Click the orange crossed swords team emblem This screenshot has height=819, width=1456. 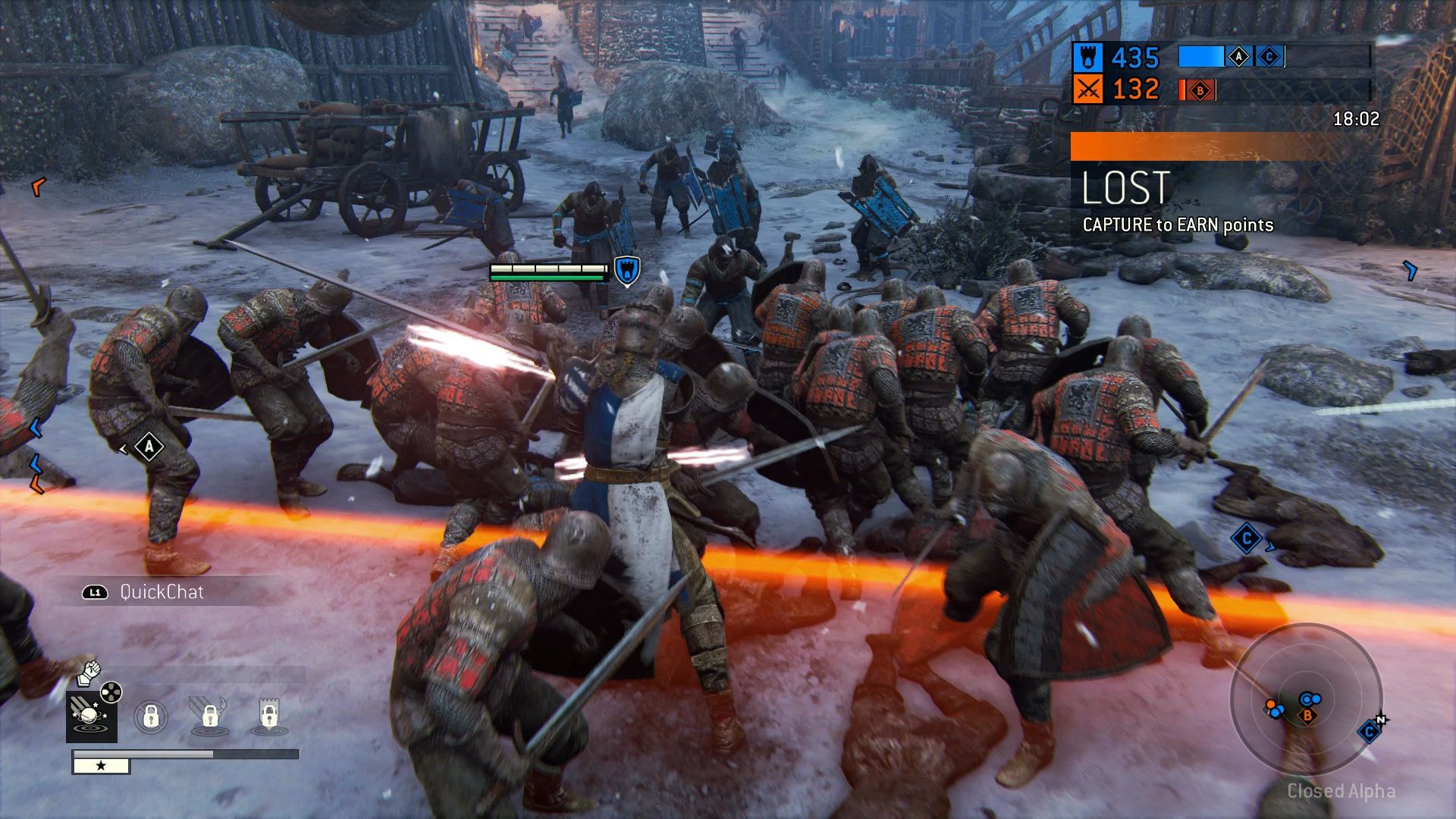point(1088,90)
